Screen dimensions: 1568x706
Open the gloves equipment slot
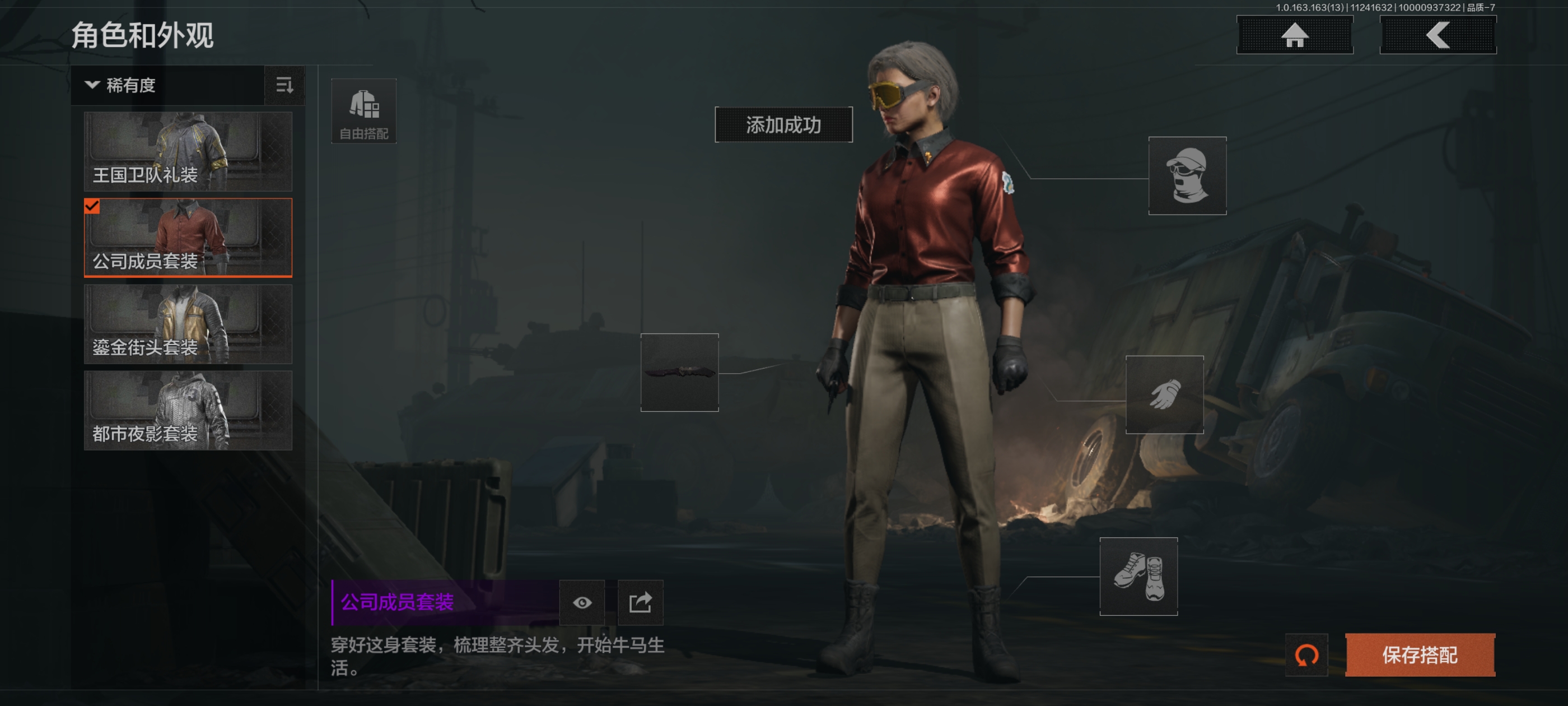(x=1164, y=394)
